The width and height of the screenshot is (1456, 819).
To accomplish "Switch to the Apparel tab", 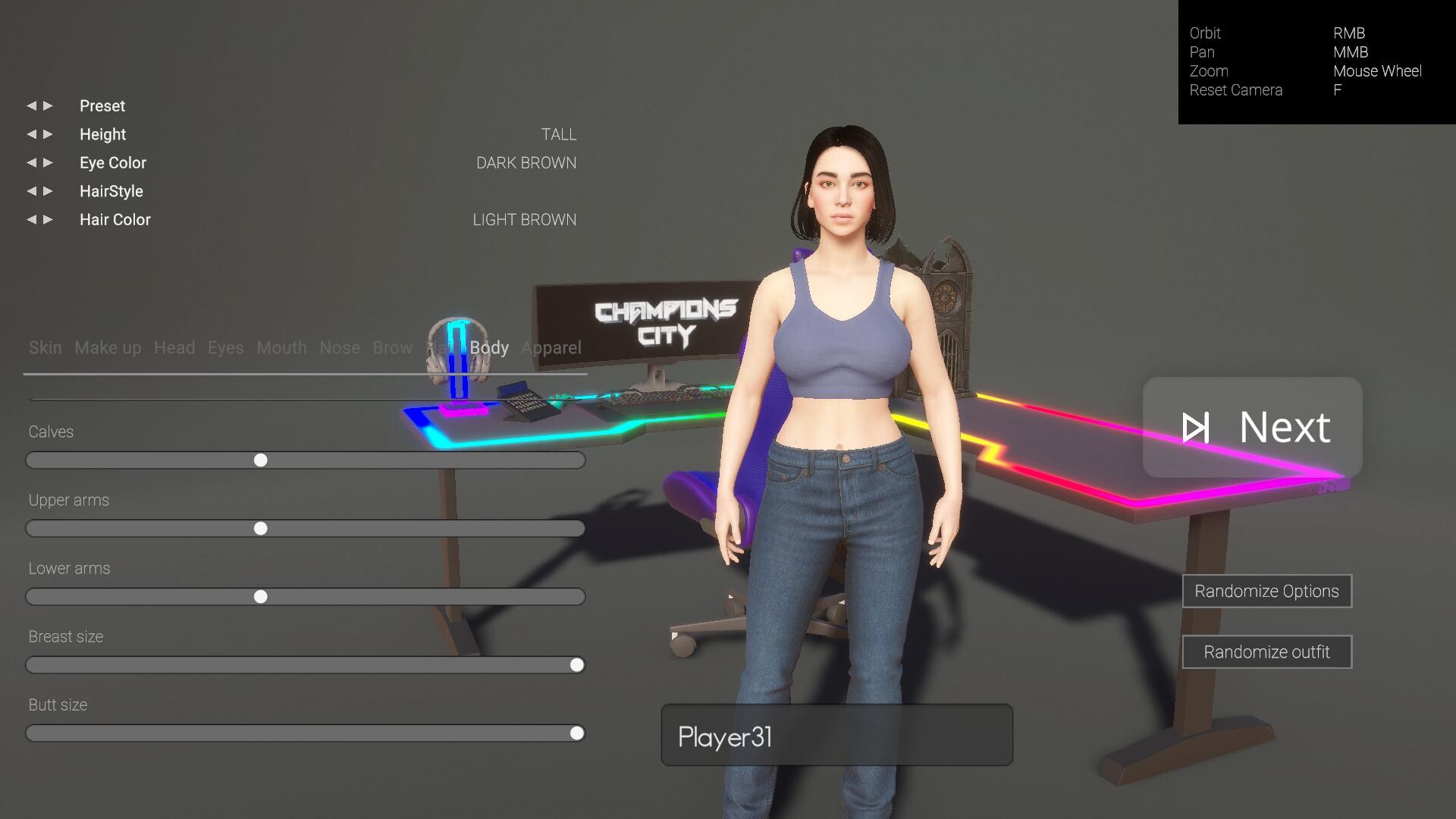I will (551, 348).
